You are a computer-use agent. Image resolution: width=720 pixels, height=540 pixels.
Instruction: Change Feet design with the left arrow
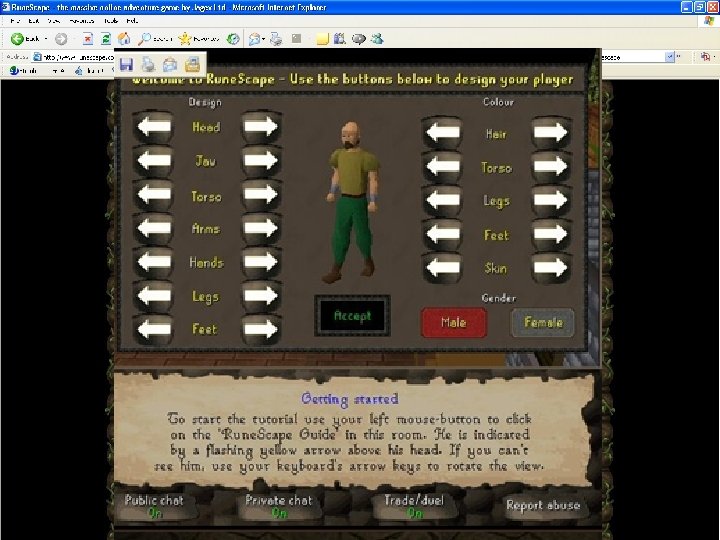154,329
